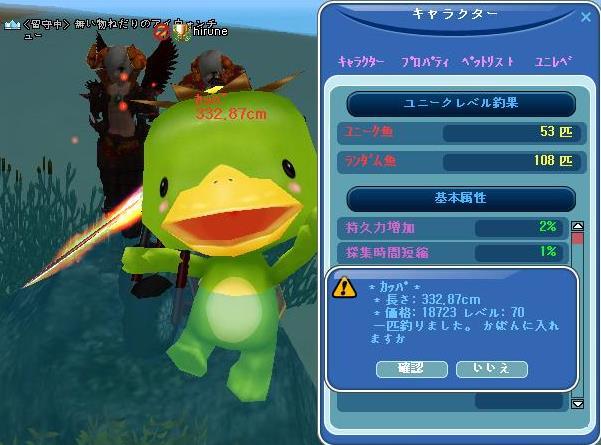Image resolution: width=601 pixels, height=445 pixels.
Task: Confirm with the 確認 button
Action: [x=411, y=369]
